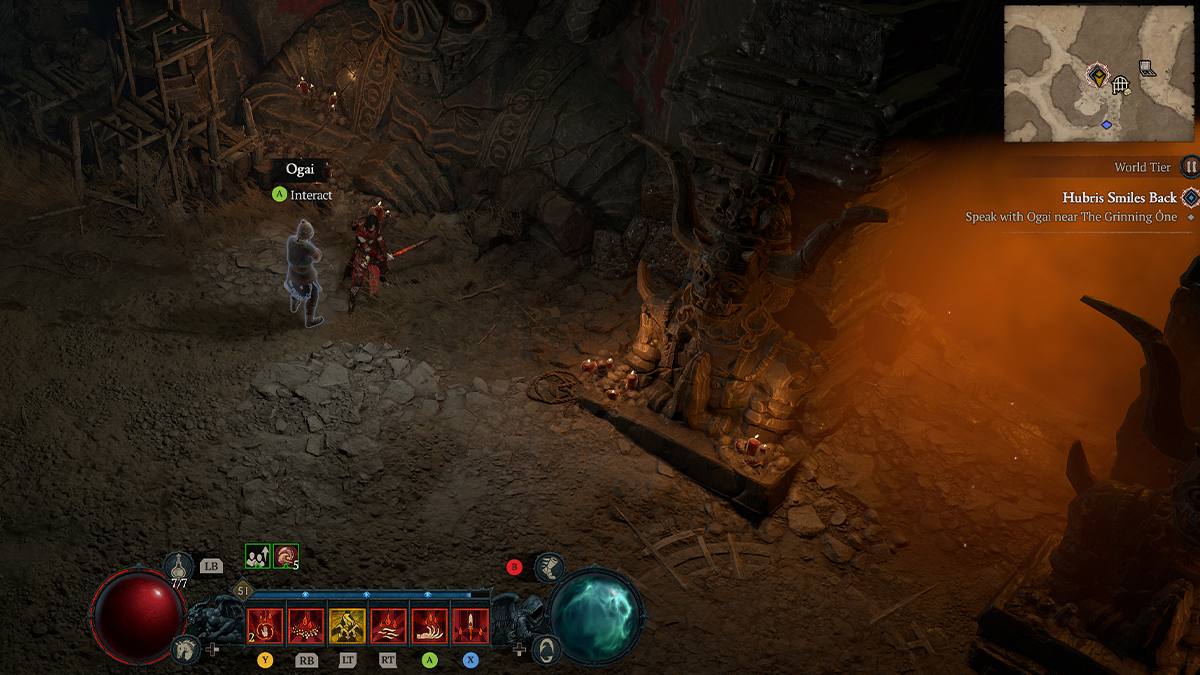The height and width of the screenshot is (675, 1200).
Task: Inspect the buff icon with 5 stacks
Action: (x=285, y=556)
